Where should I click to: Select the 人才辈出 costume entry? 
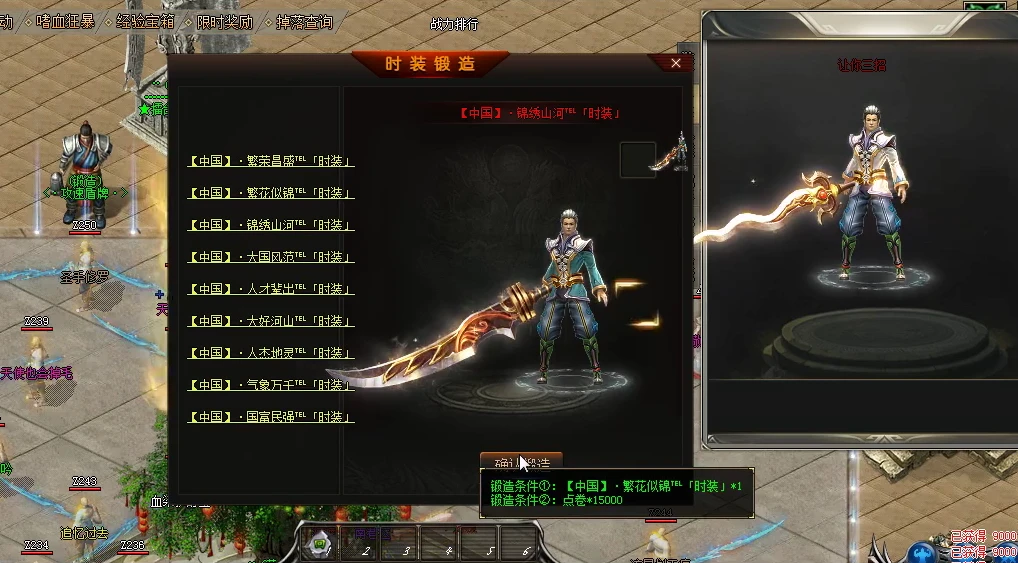pyautogui.click(x=270, y=289)
